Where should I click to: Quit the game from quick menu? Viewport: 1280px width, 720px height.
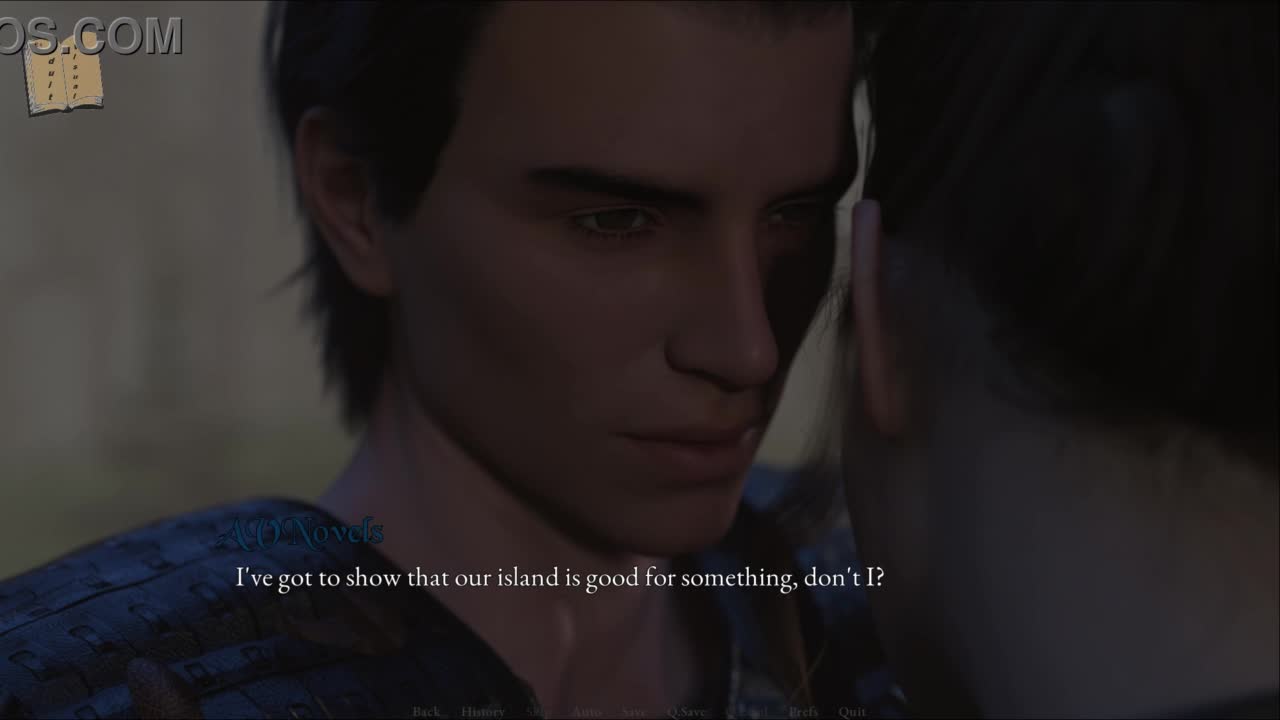pos(852,712)
